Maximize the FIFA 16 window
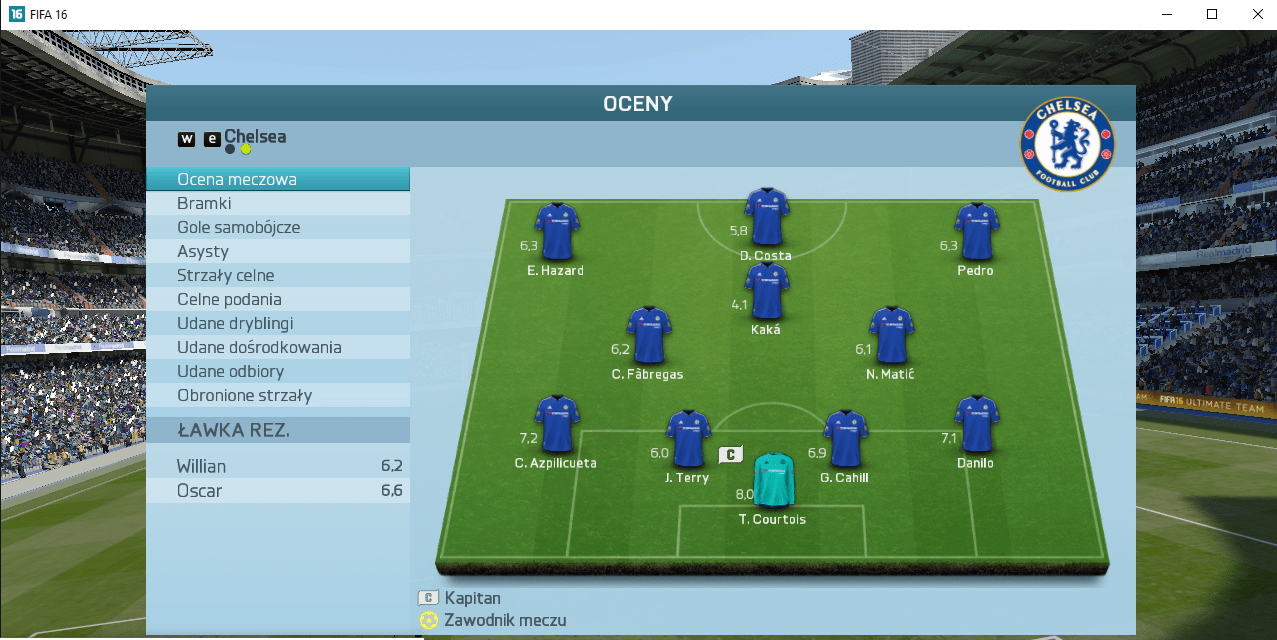Screen dimensions: 1277x640 click(x=1211, y=14)
